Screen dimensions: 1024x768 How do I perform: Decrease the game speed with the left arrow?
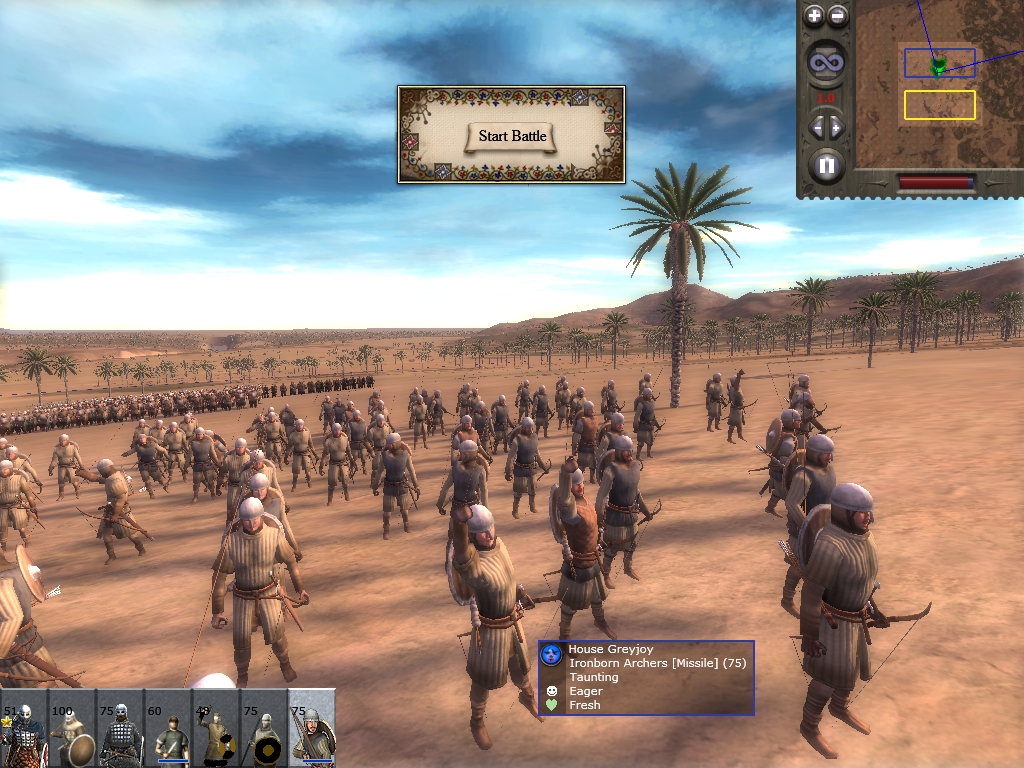816,127
